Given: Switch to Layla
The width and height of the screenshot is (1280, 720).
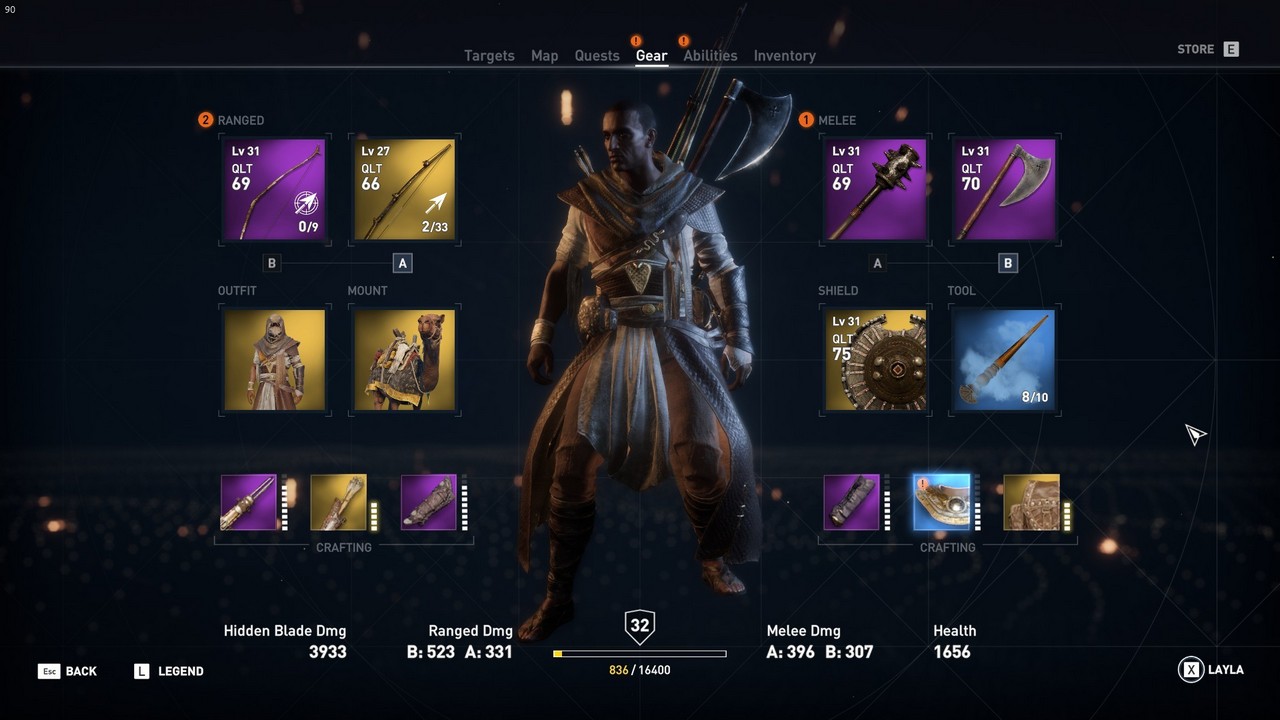Looking at the screenshot, I should pyautogui.click(x=1211, y=670).
